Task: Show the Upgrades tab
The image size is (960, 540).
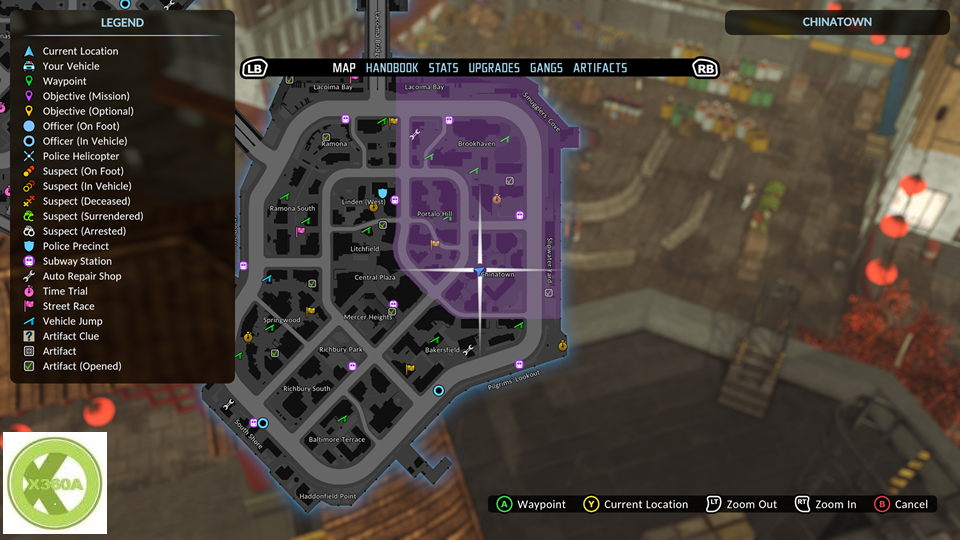Action: coord(494,68)
